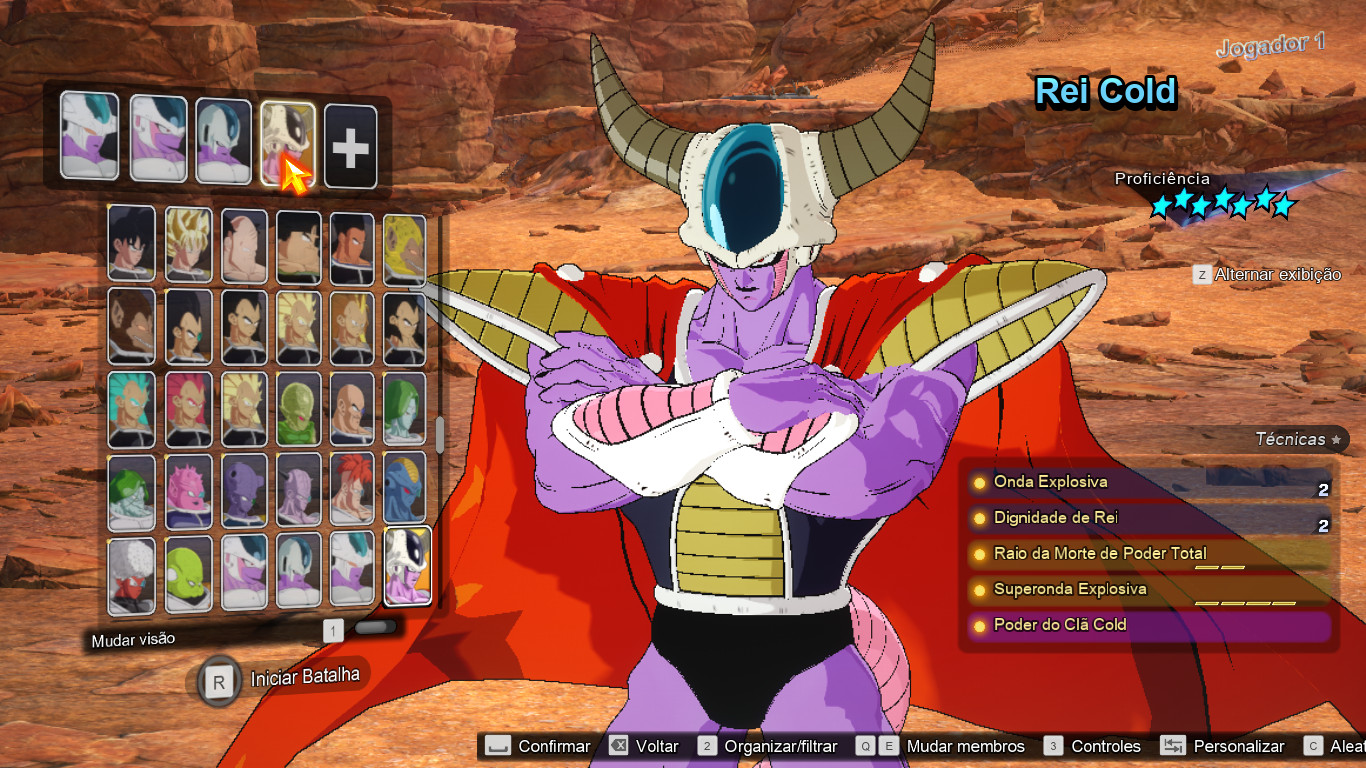Image resolution: width=1366 pixels, height=768 pixels.
Task: Pick the golden Great Ape portrait
Action: (x=404, y=247)
